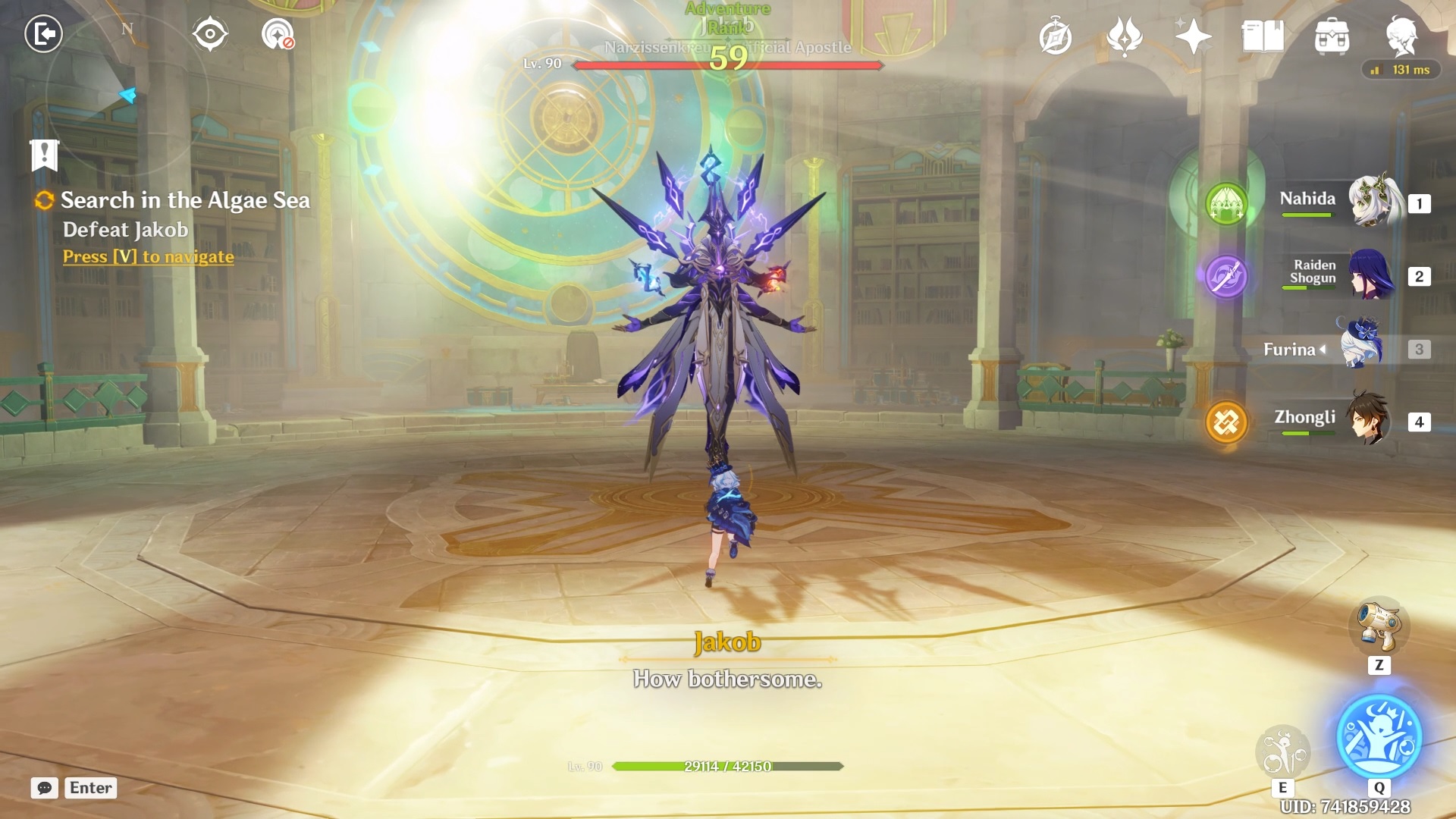Activate Furina's Elemental Skill
Screen dimensions: 1456x819
[x=1282, y=751]
